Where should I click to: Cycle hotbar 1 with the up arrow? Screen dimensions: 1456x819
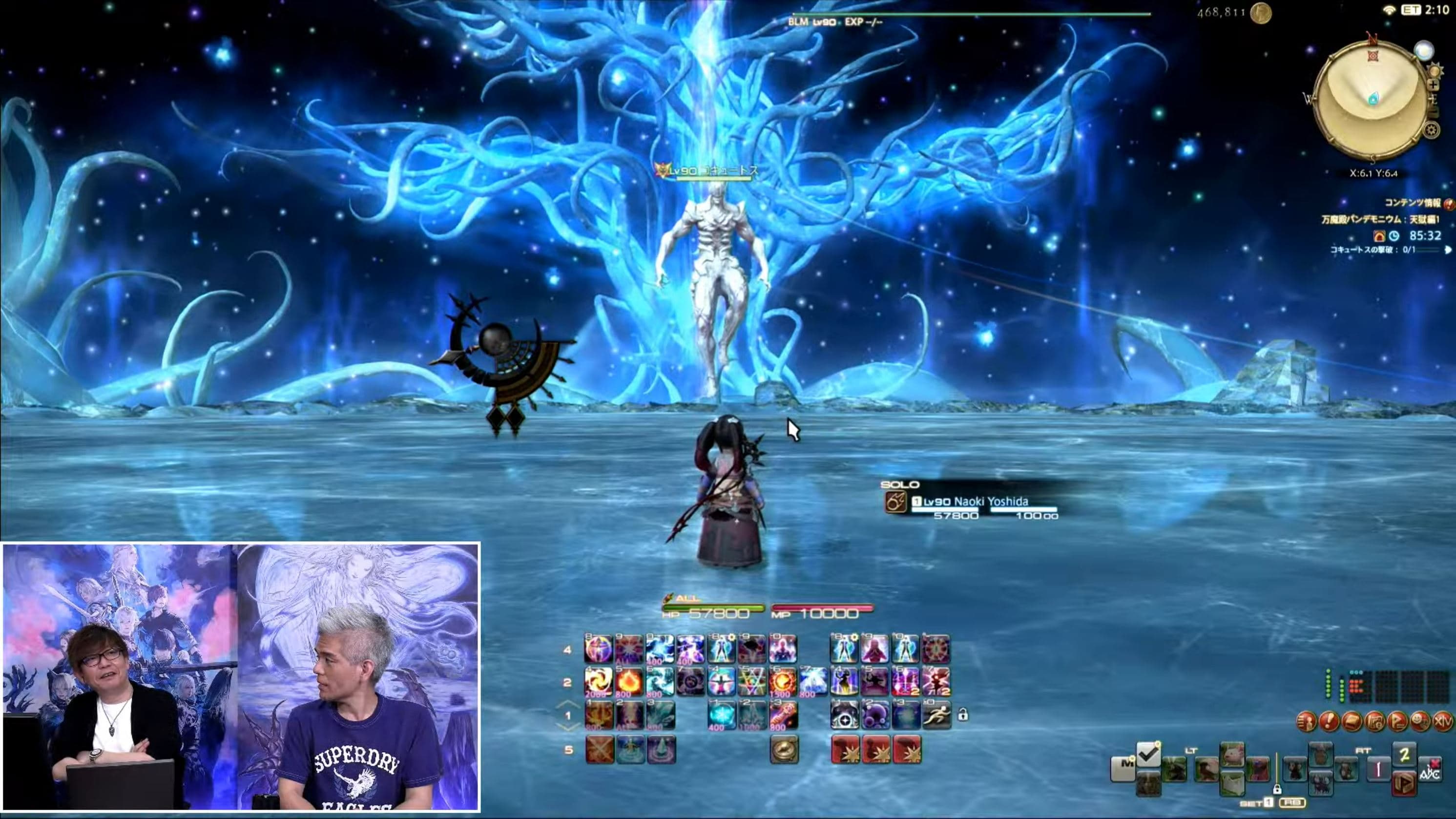point(568,705)
